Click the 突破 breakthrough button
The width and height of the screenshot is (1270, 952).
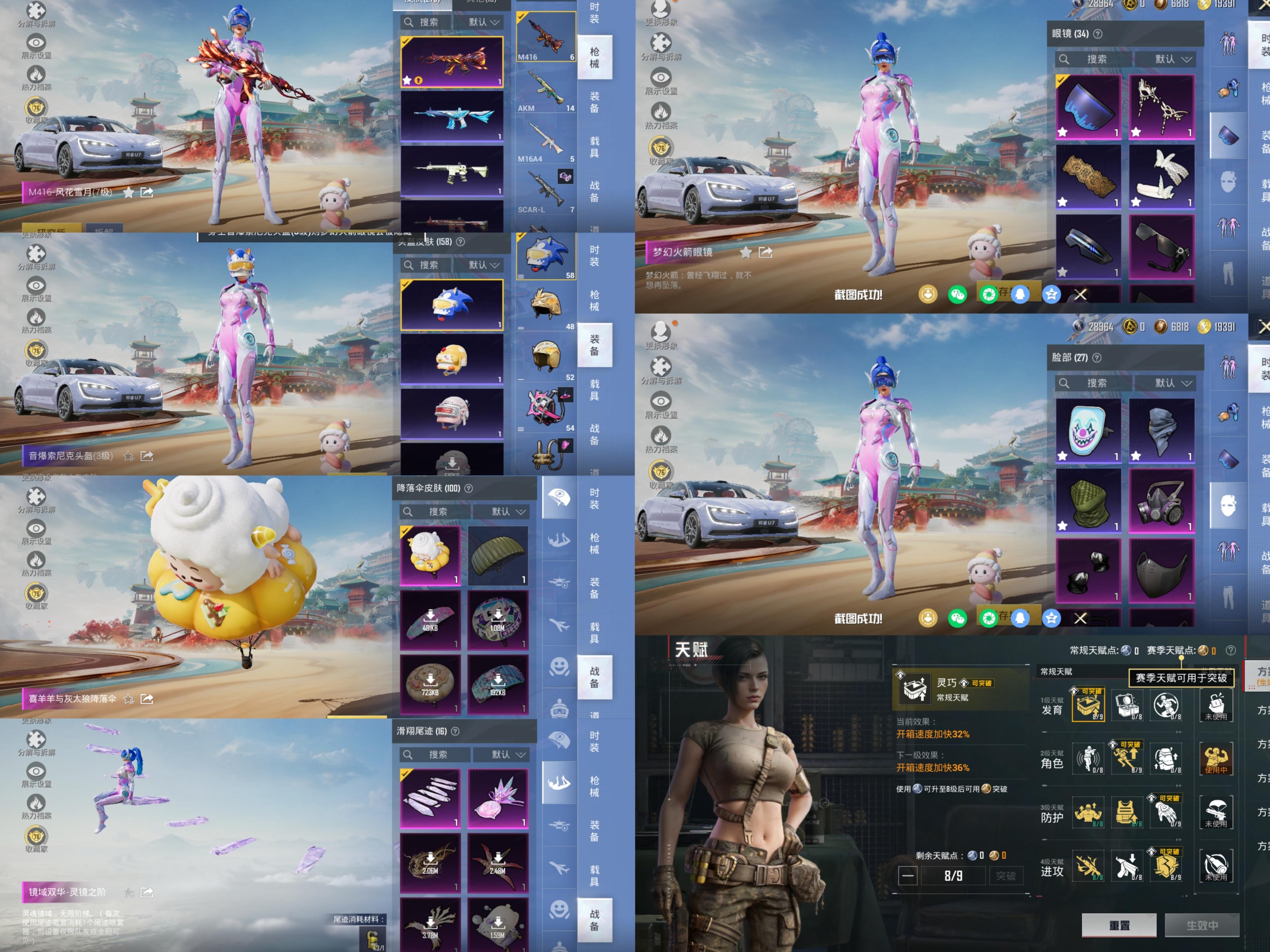coord(1005,876)
